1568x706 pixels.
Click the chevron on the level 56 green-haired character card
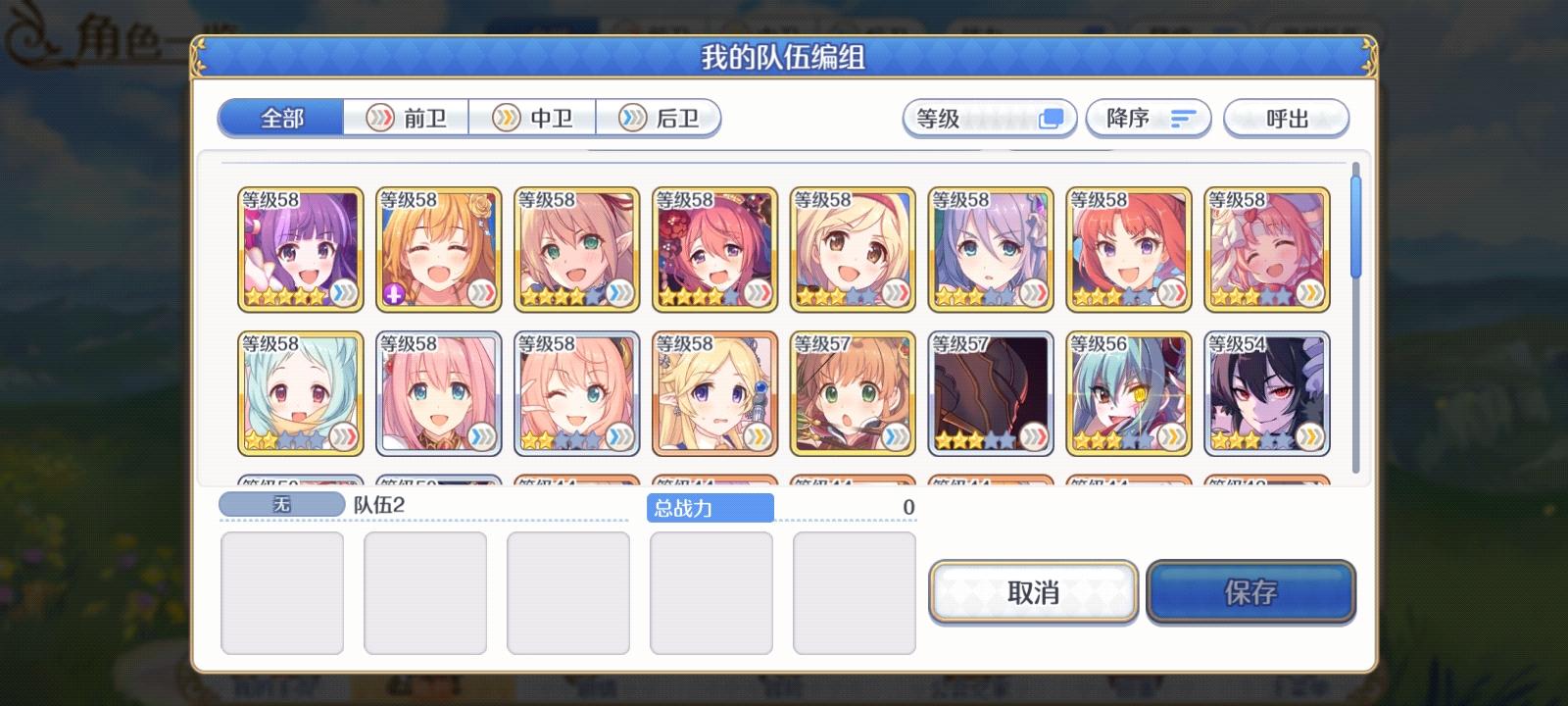[x=1171, y=434]
